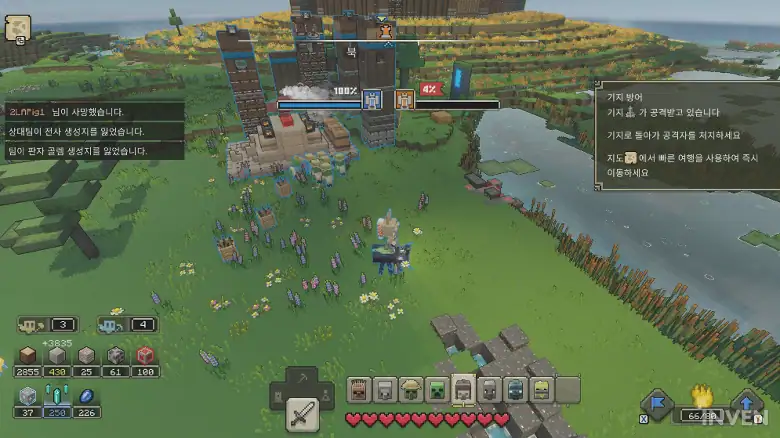Select the plank golem spawner slot

pyautogui.click(x=360, y=390)
